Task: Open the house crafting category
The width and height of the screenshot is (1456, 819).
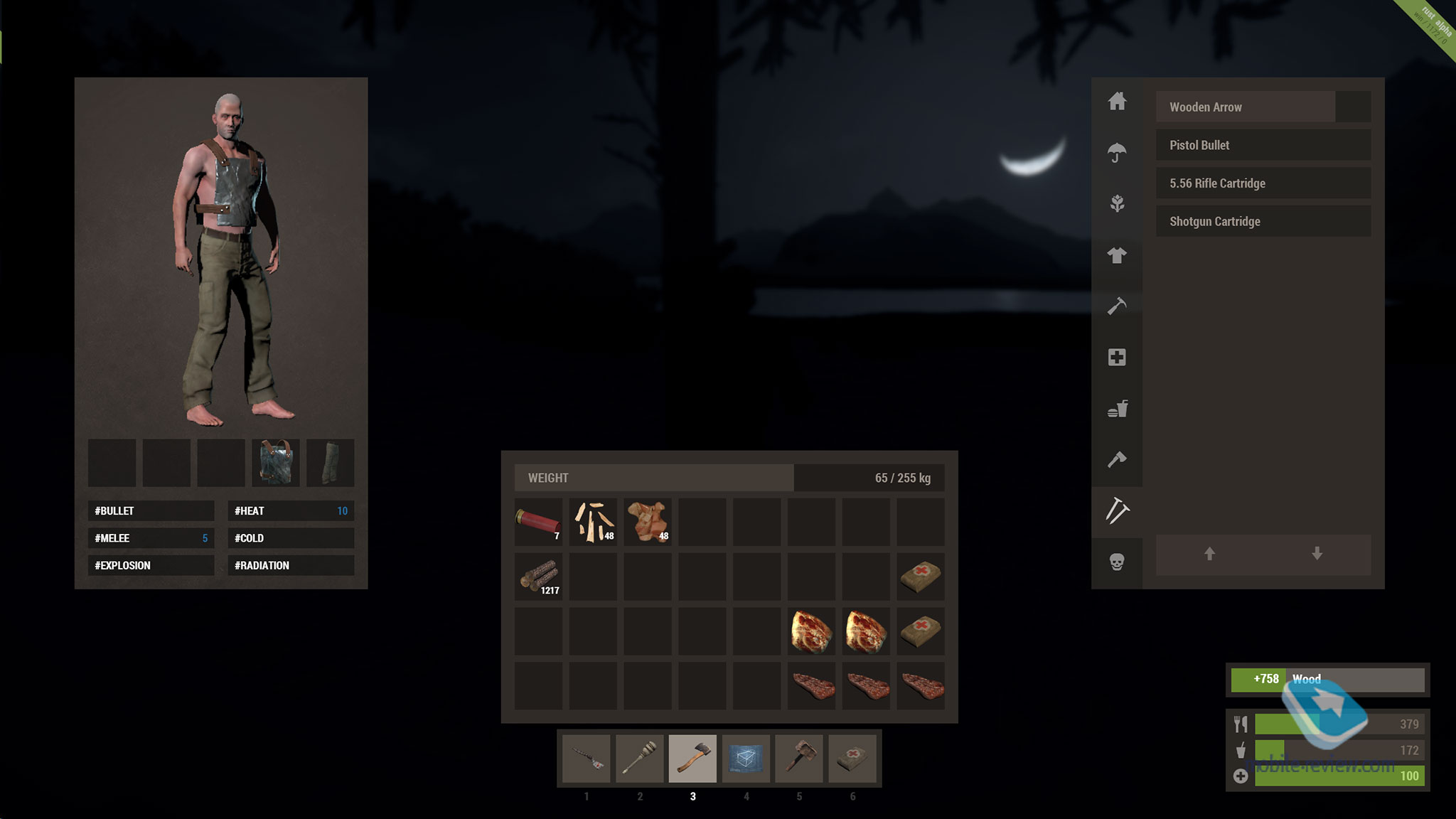Action: pos(1117,101)
